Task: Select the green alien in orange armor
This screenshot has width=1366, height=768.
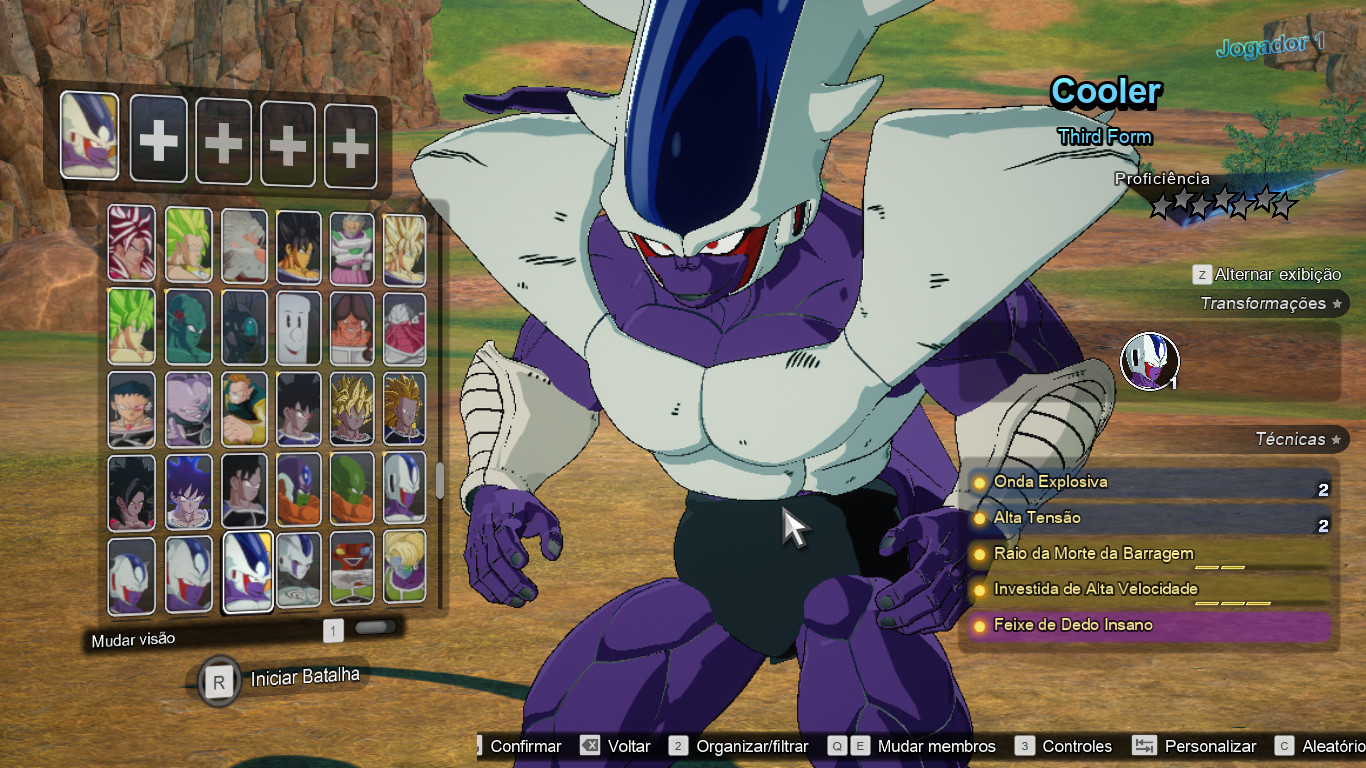Action: (352, 488)
